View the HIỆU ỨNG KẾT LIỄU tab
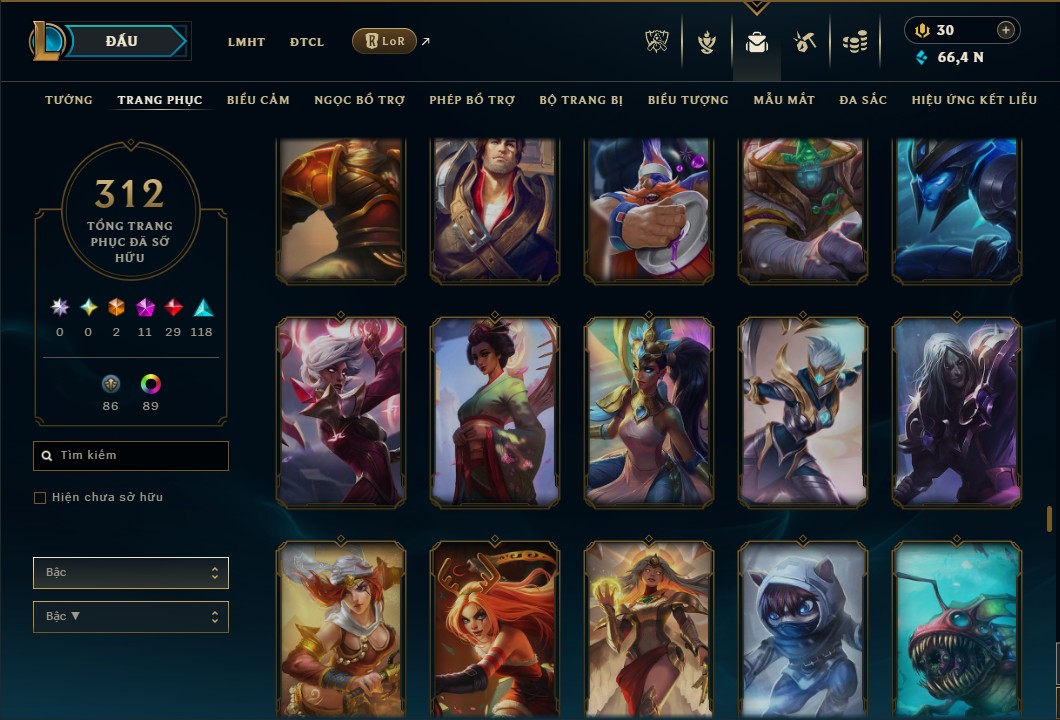Viewport: 1060px width, 720px height. click(x=975, y=100)
